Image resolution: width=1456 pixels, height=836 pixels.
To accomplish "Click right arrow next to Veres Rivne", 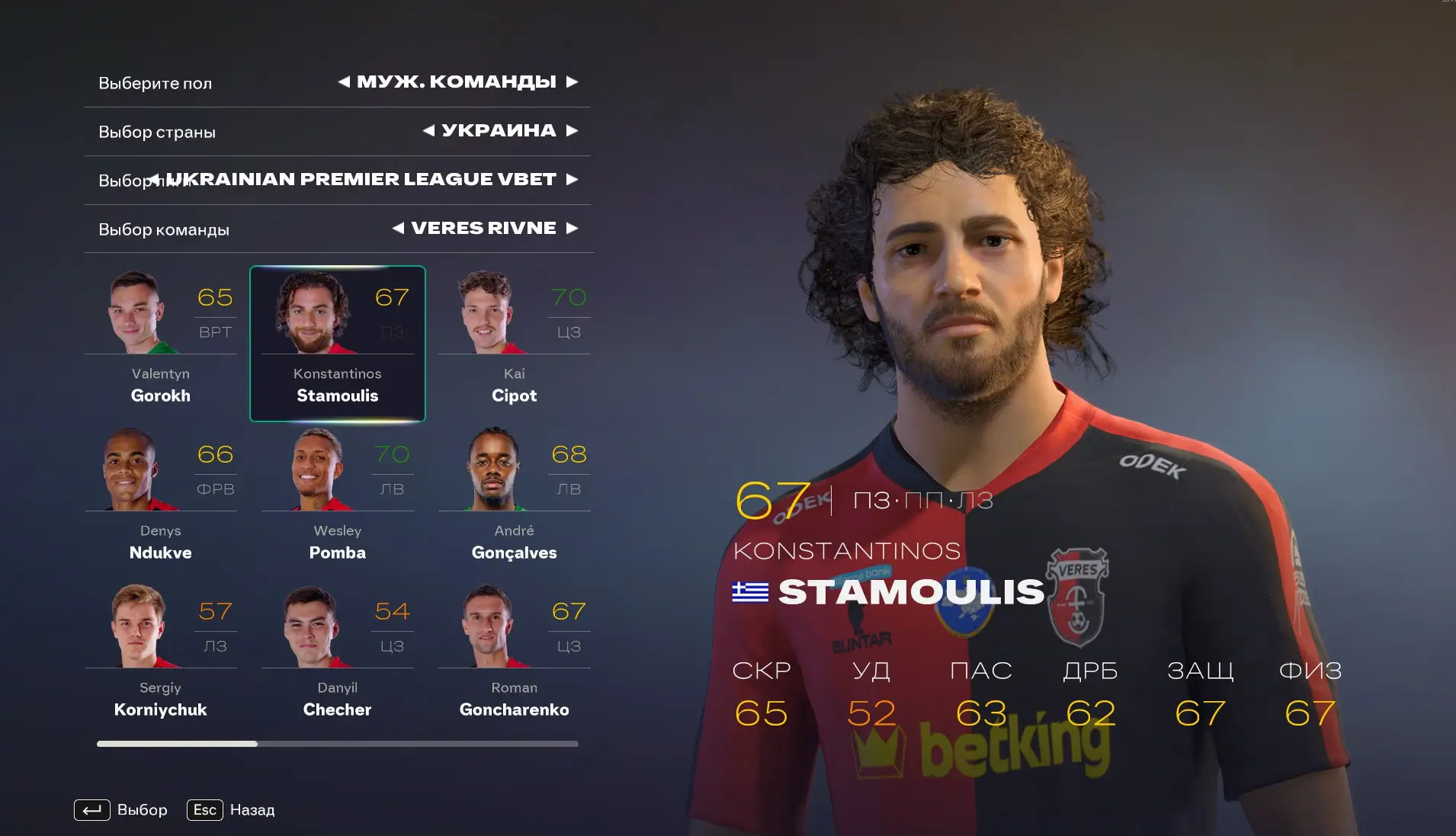I will coord(572,228).
